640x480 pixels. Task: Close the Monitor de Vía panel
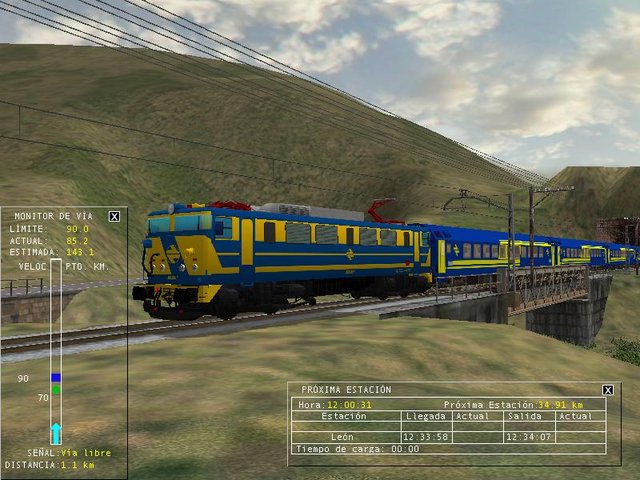tap(114, 216)
